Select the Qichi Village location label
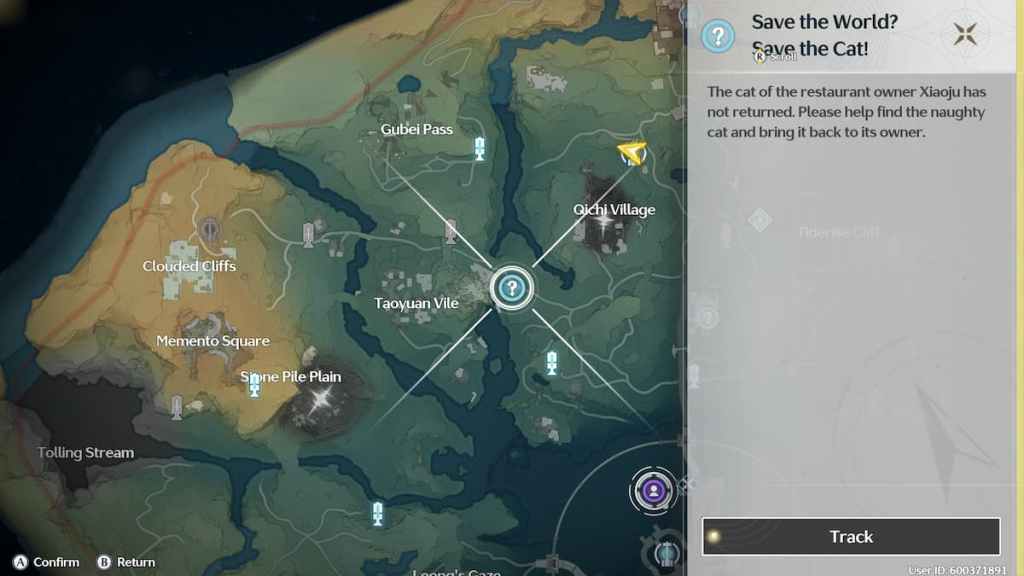Screen dimensions: 1024x576 614,210
